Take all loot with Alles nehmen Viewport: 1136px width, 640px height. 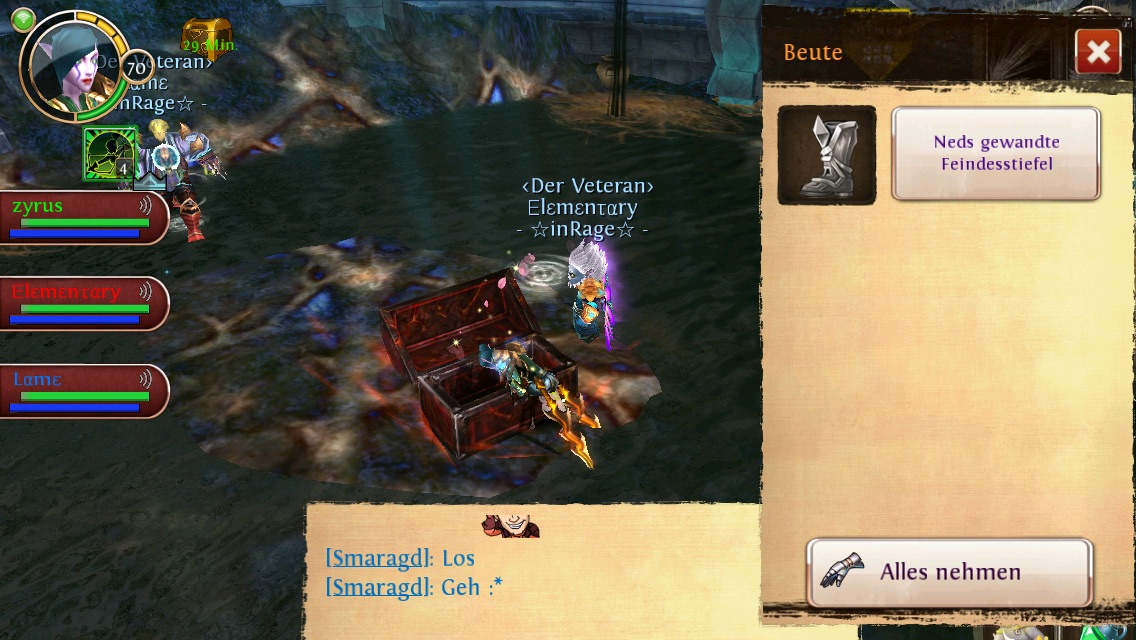(949, 573)
